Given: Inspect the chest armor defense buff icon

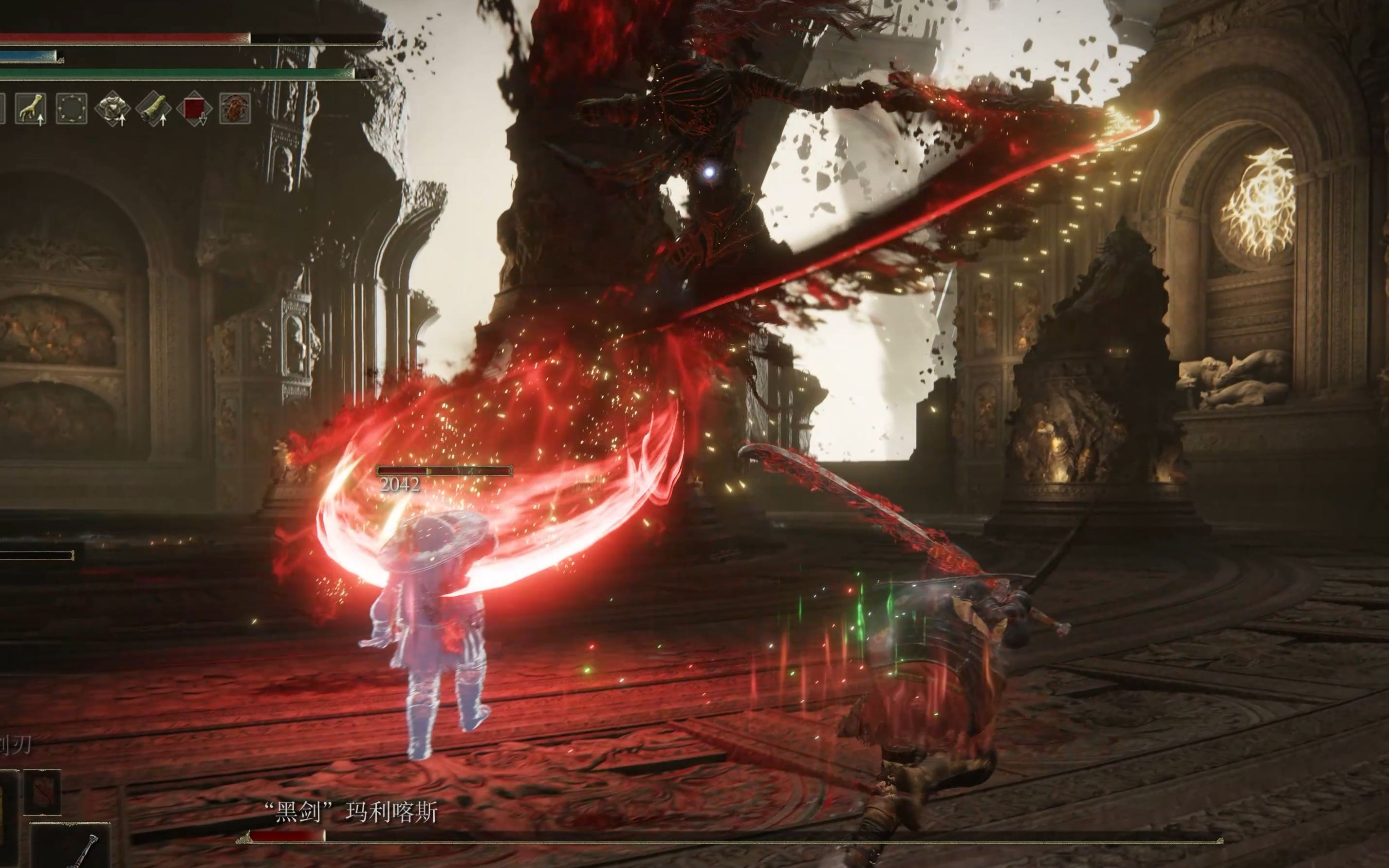Looking at the screenshot, I should (x=112, y=109).
